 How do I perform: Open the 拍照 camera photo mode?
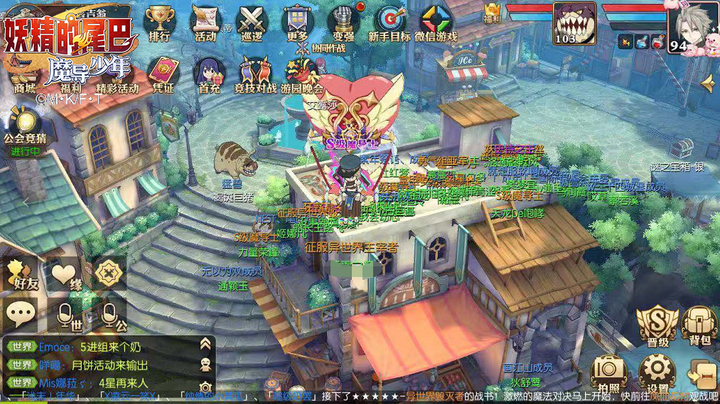(608, 372)
